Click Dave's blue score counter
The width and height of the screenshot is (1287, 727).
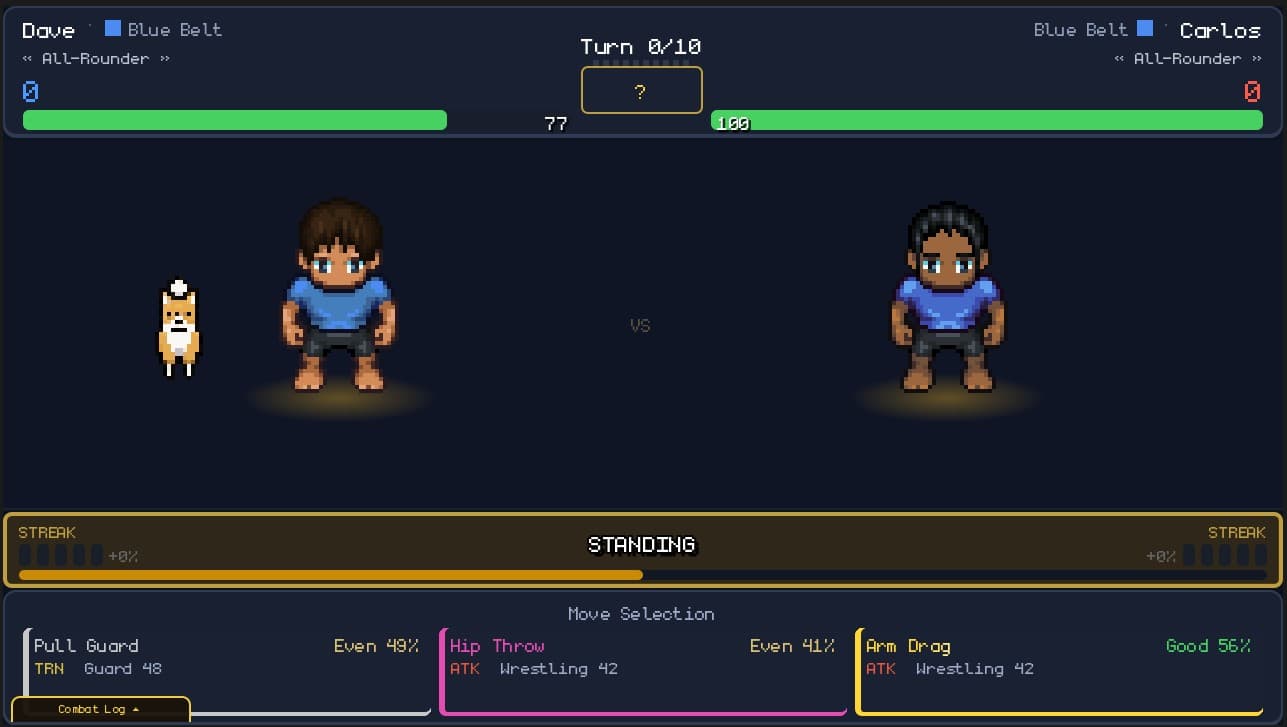click(x=29, y=91)
